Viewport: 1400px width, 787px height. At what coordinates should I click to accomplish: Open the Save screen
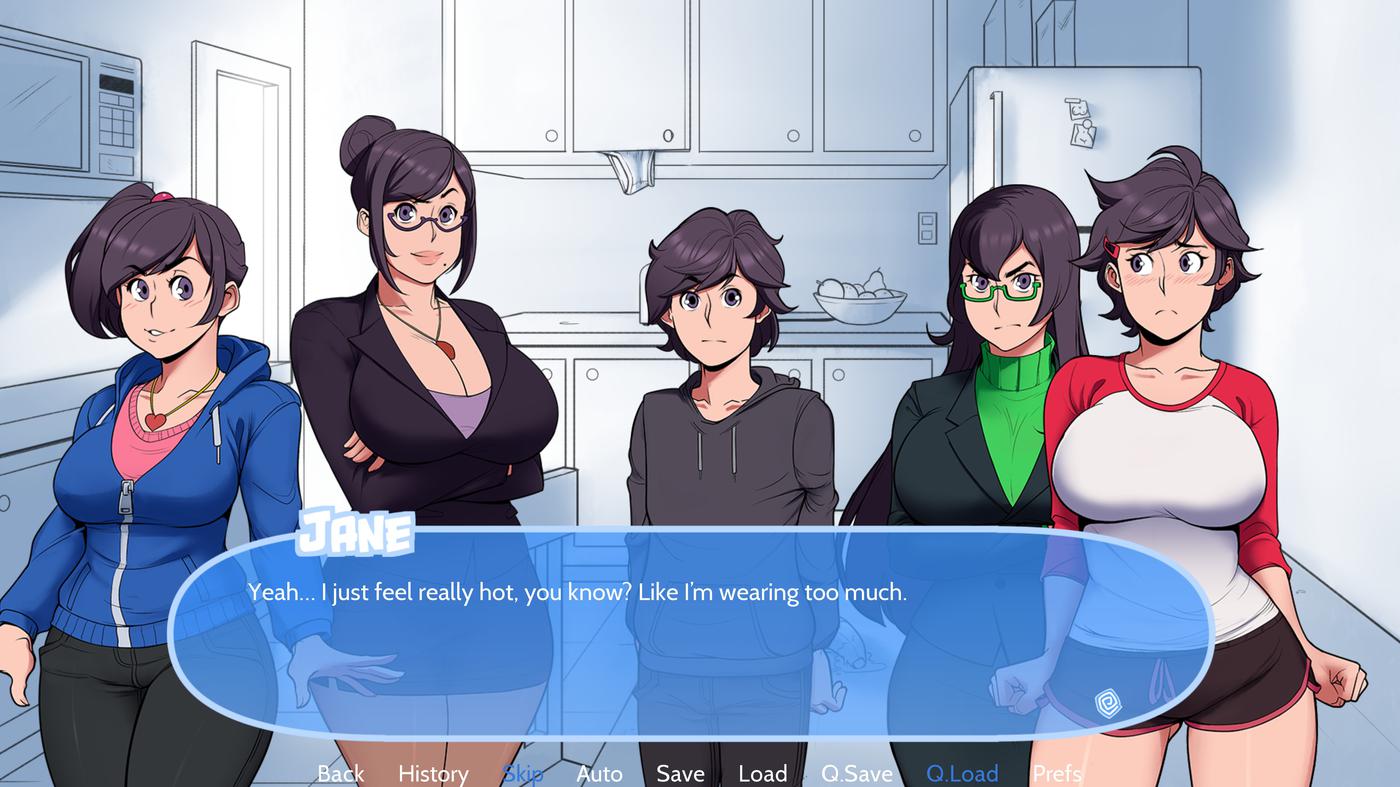680,773
